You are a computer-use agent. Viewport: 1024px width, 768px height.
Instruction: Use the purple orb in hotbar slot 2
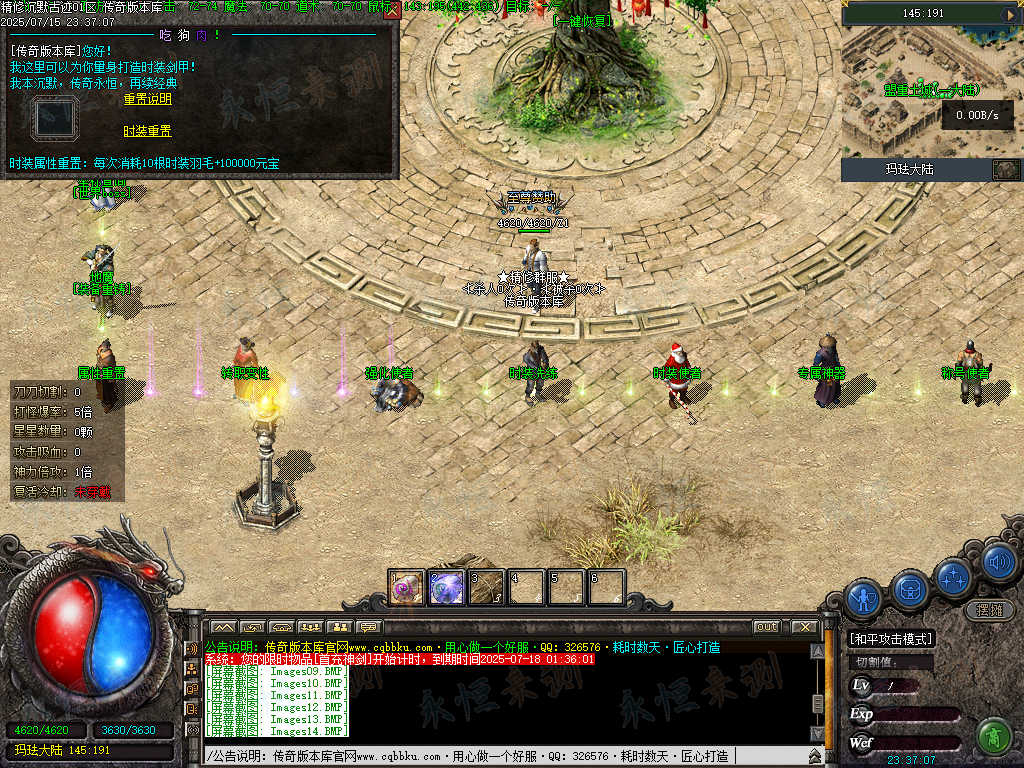tap(446, 587)
